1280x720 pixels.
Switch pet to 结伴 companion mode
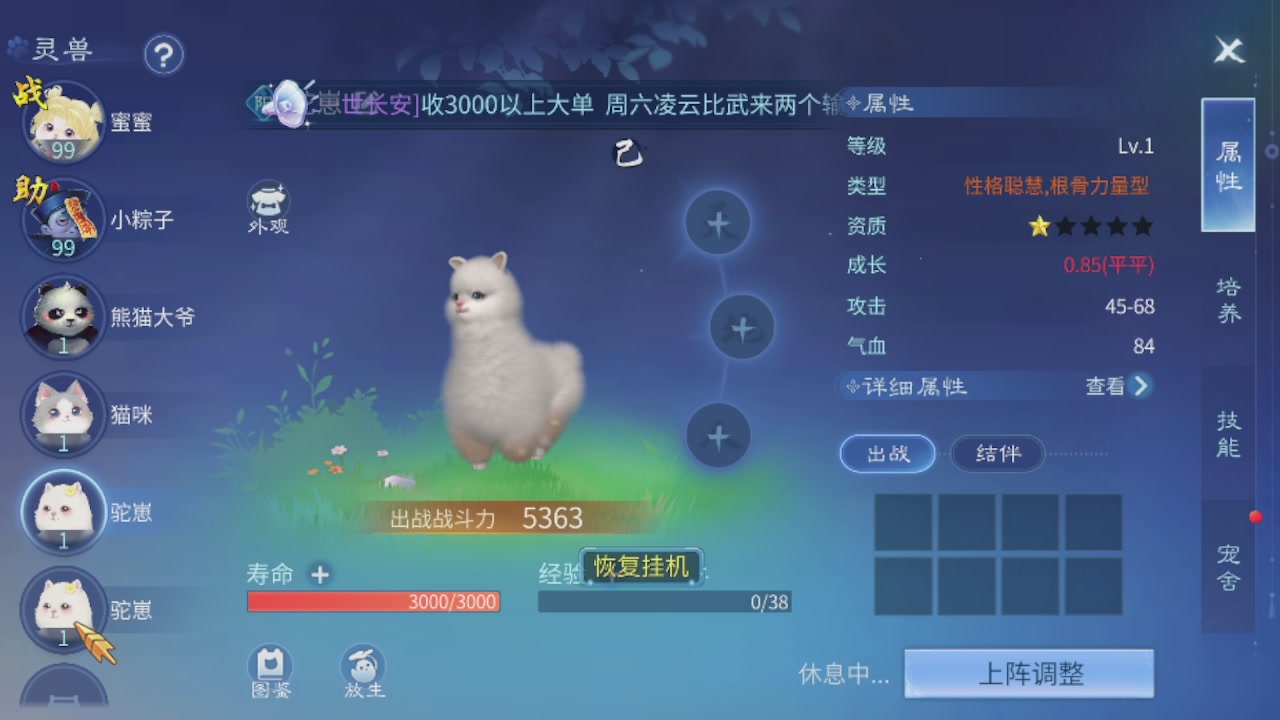[x=997, y=453]
